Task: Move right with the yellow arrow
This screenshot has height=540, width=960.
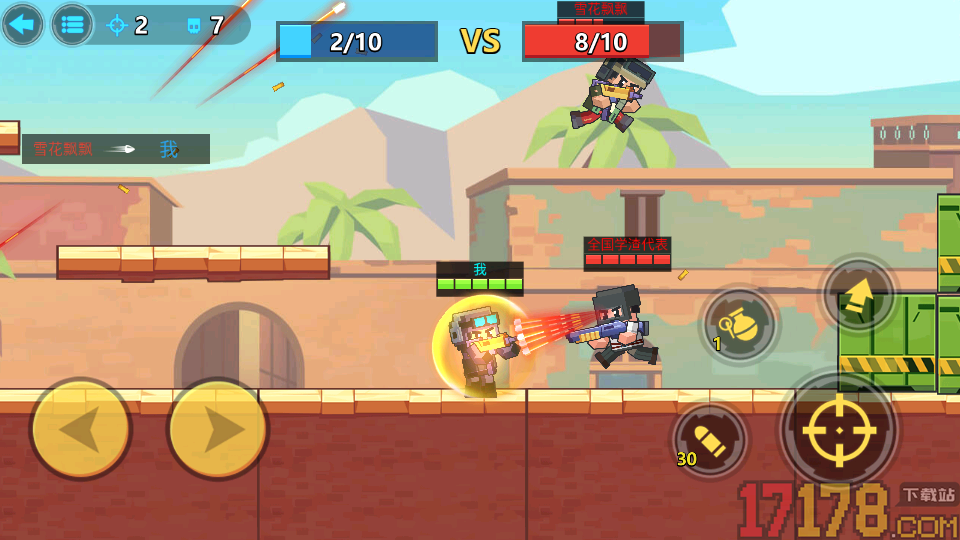Action: 217,430
